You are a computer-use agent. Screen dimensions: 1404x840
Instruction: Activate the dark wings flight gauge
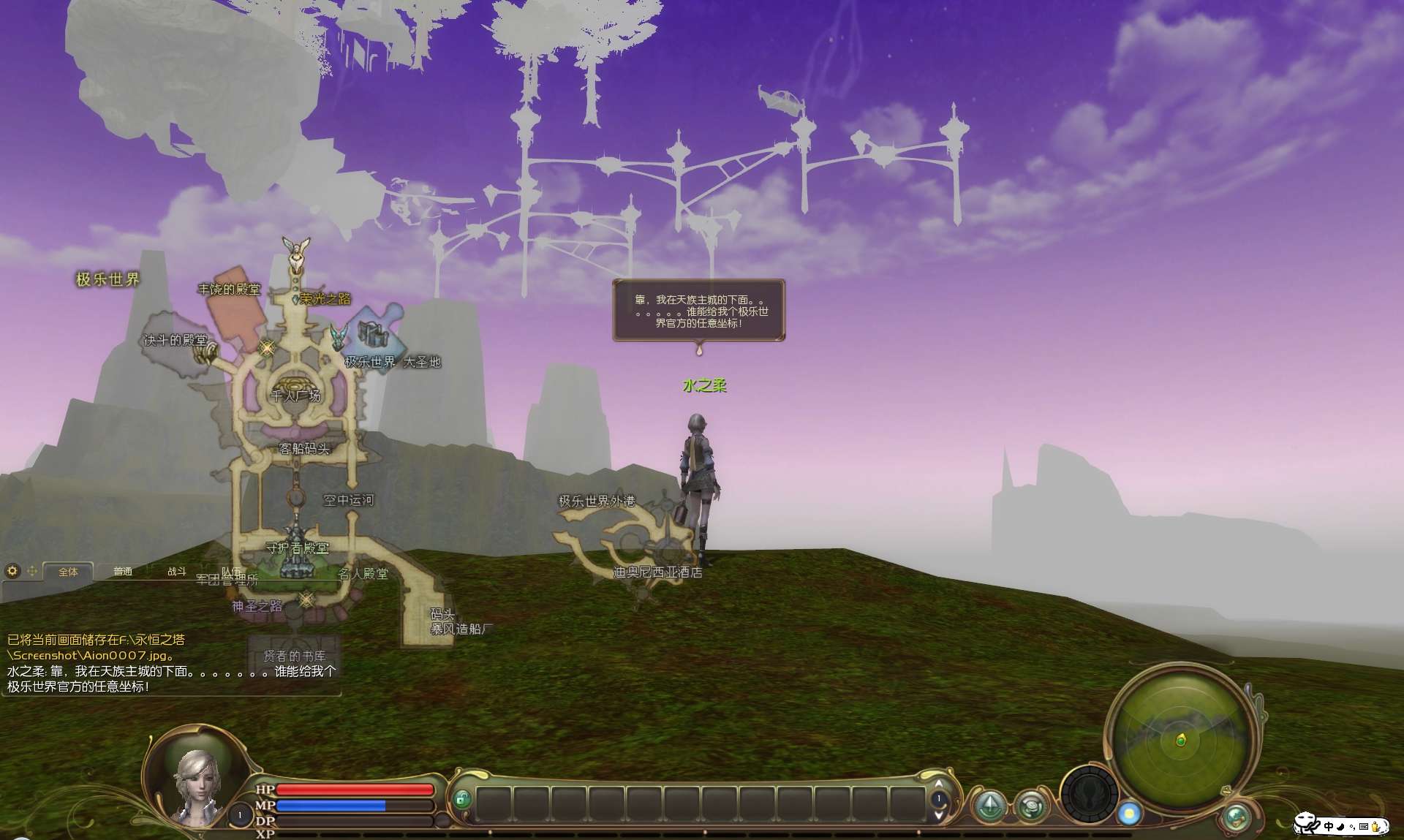click(x=1089, y=795)
